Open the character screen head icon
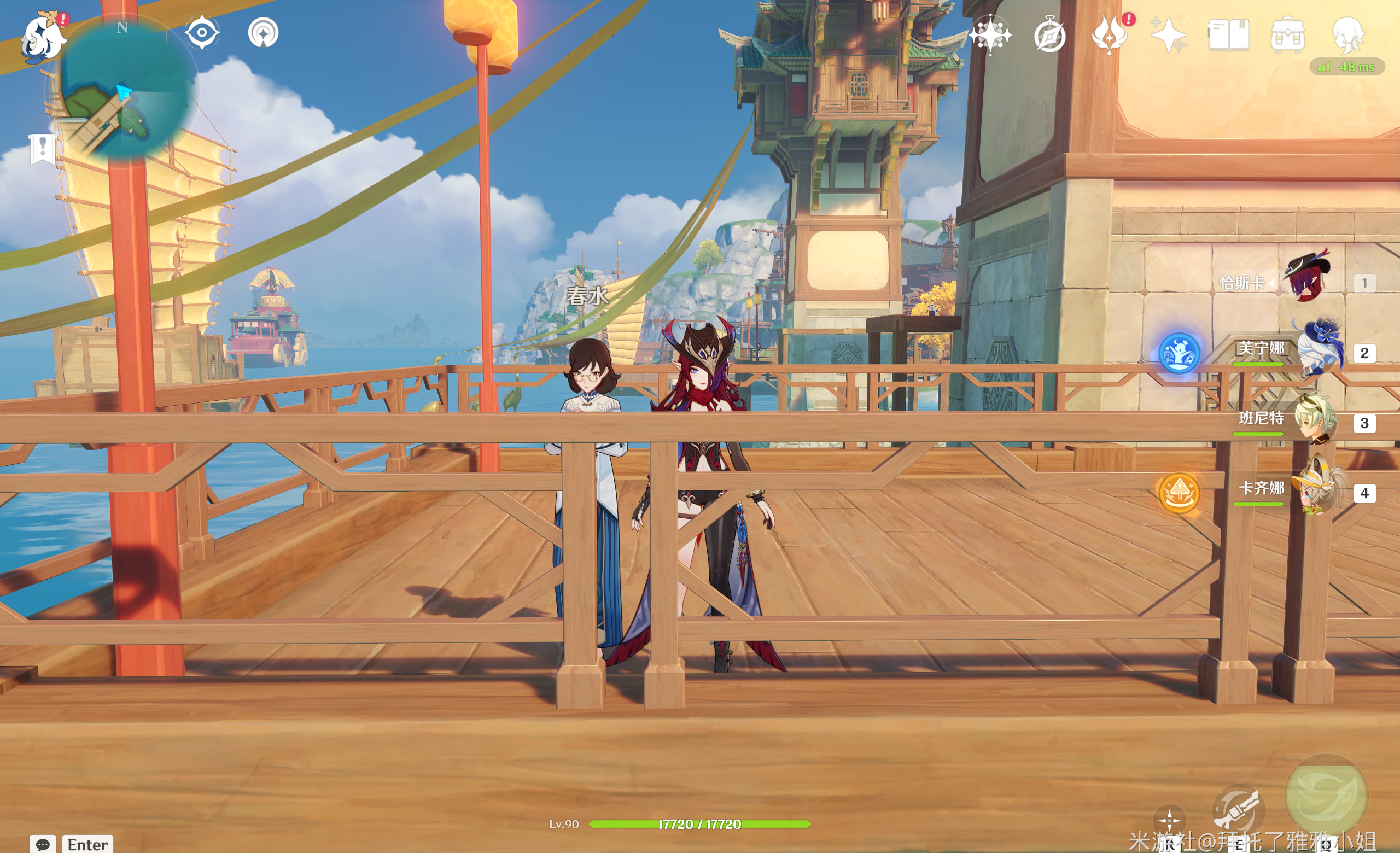The width and height of the screenshot is (1400, 853). [1347, 34]
